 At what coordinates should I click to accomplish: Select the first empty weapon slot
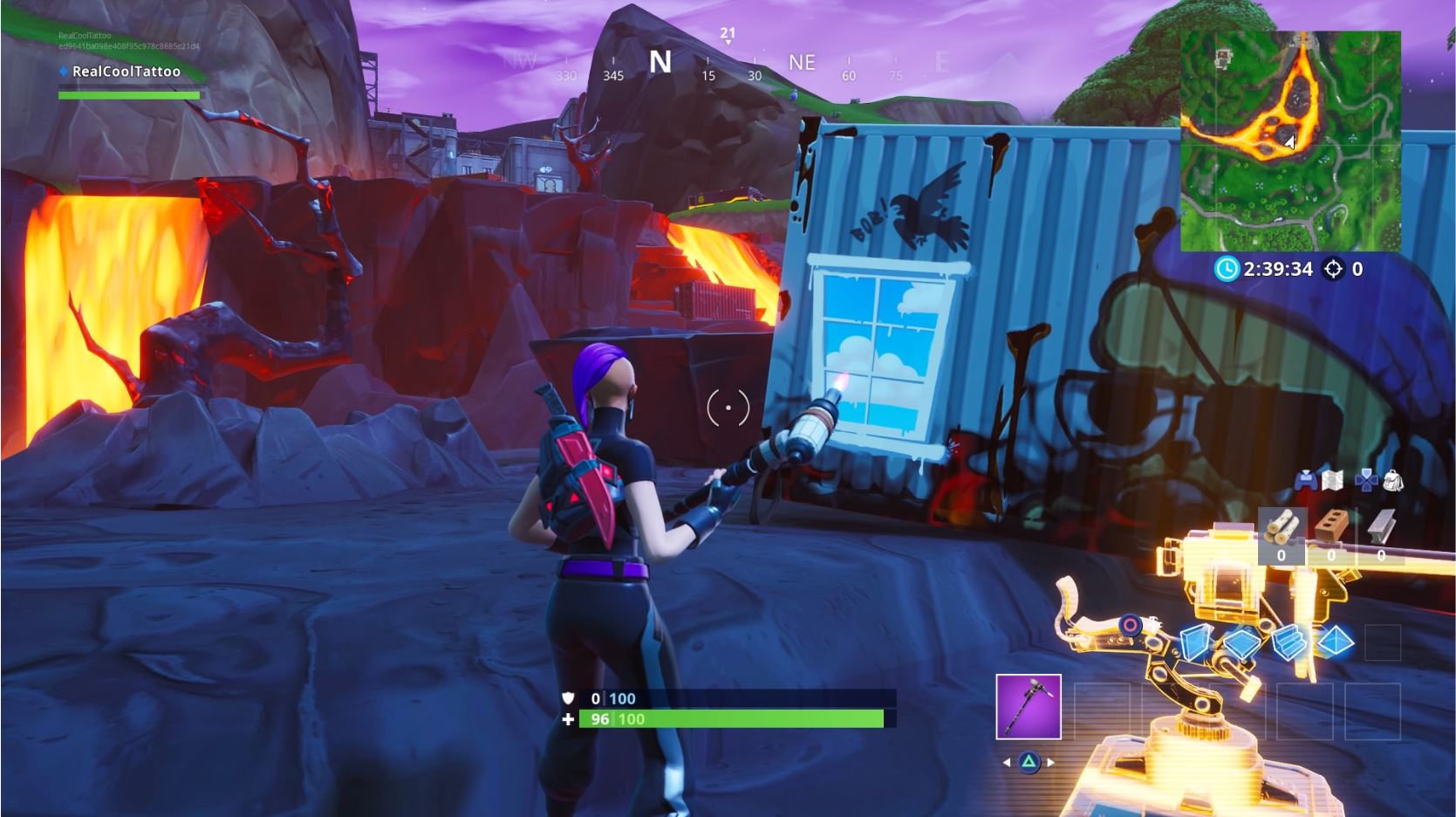pos(1103,711)
